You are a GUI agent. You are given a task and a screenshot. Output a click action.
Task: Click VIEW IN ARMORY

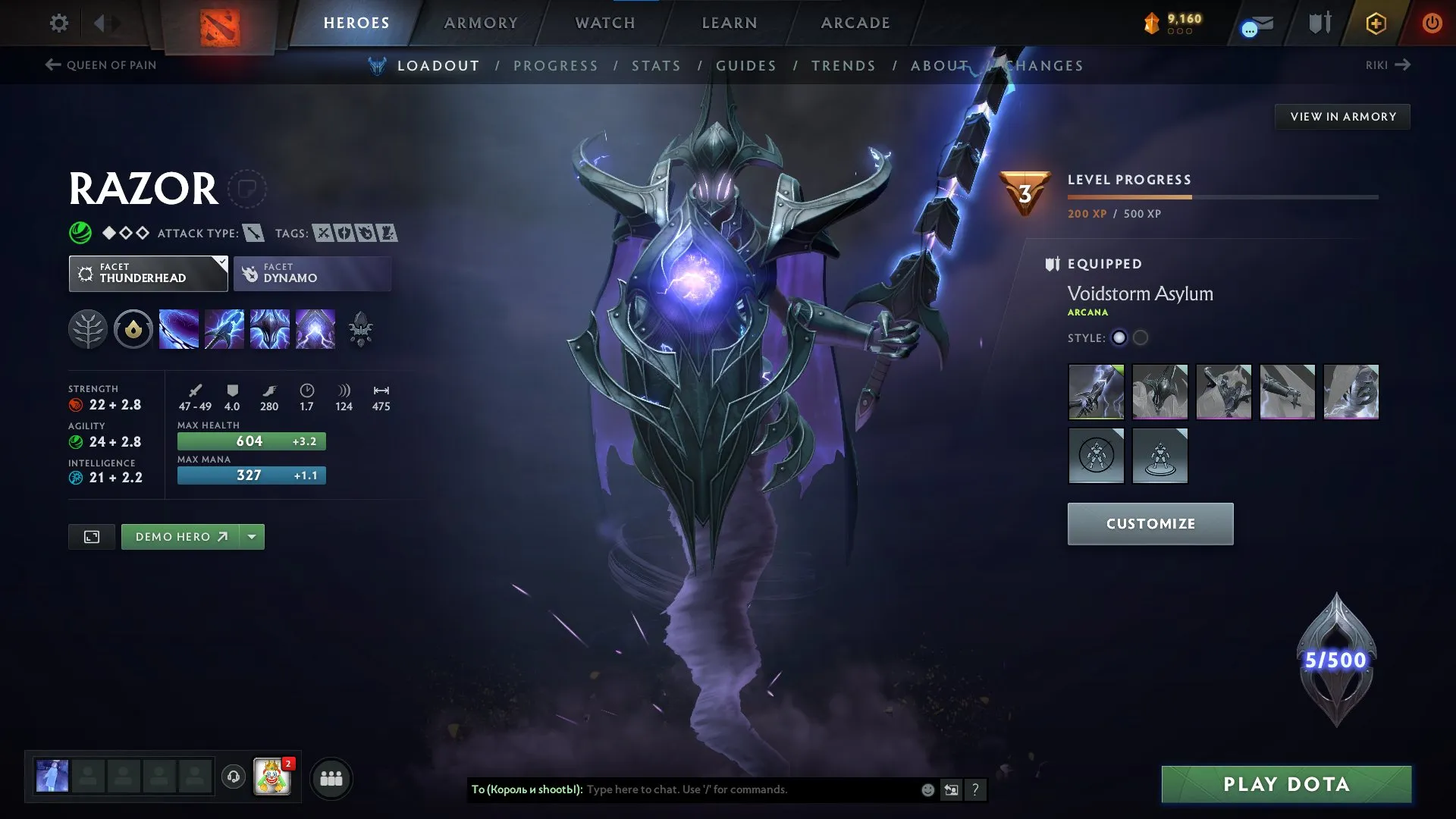pyautogui.click(x=1342, y=116)
